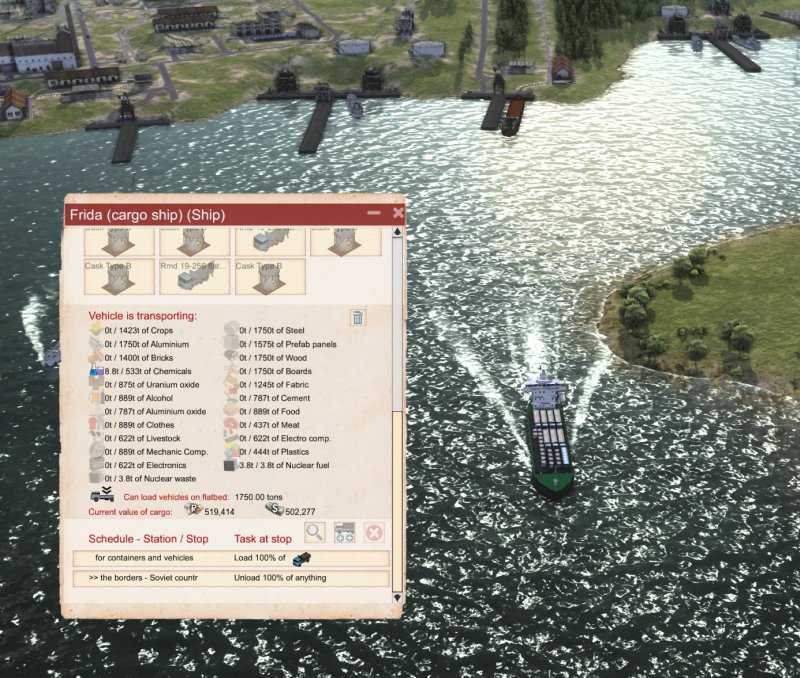Image resolution: width=800 pixels, height=678 pixels.
Task: Click the trash can icon to dump cargo
Action: click(x=358, y=318)
